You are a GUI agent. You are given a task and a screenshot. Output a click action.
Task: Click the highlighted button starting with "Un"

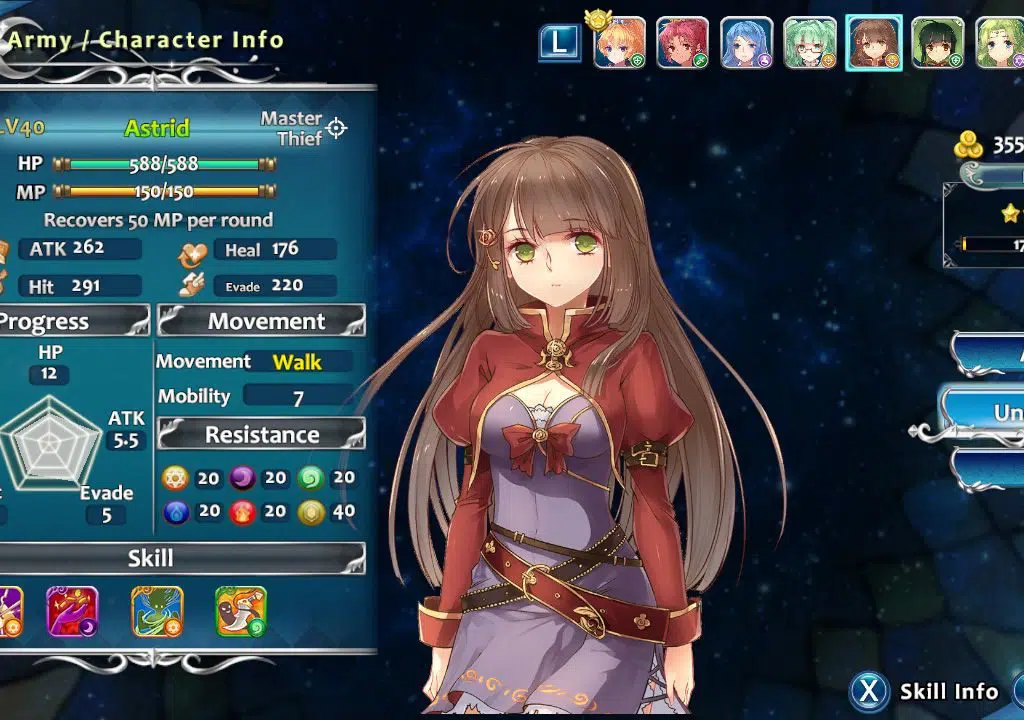(x=985, y=412)
